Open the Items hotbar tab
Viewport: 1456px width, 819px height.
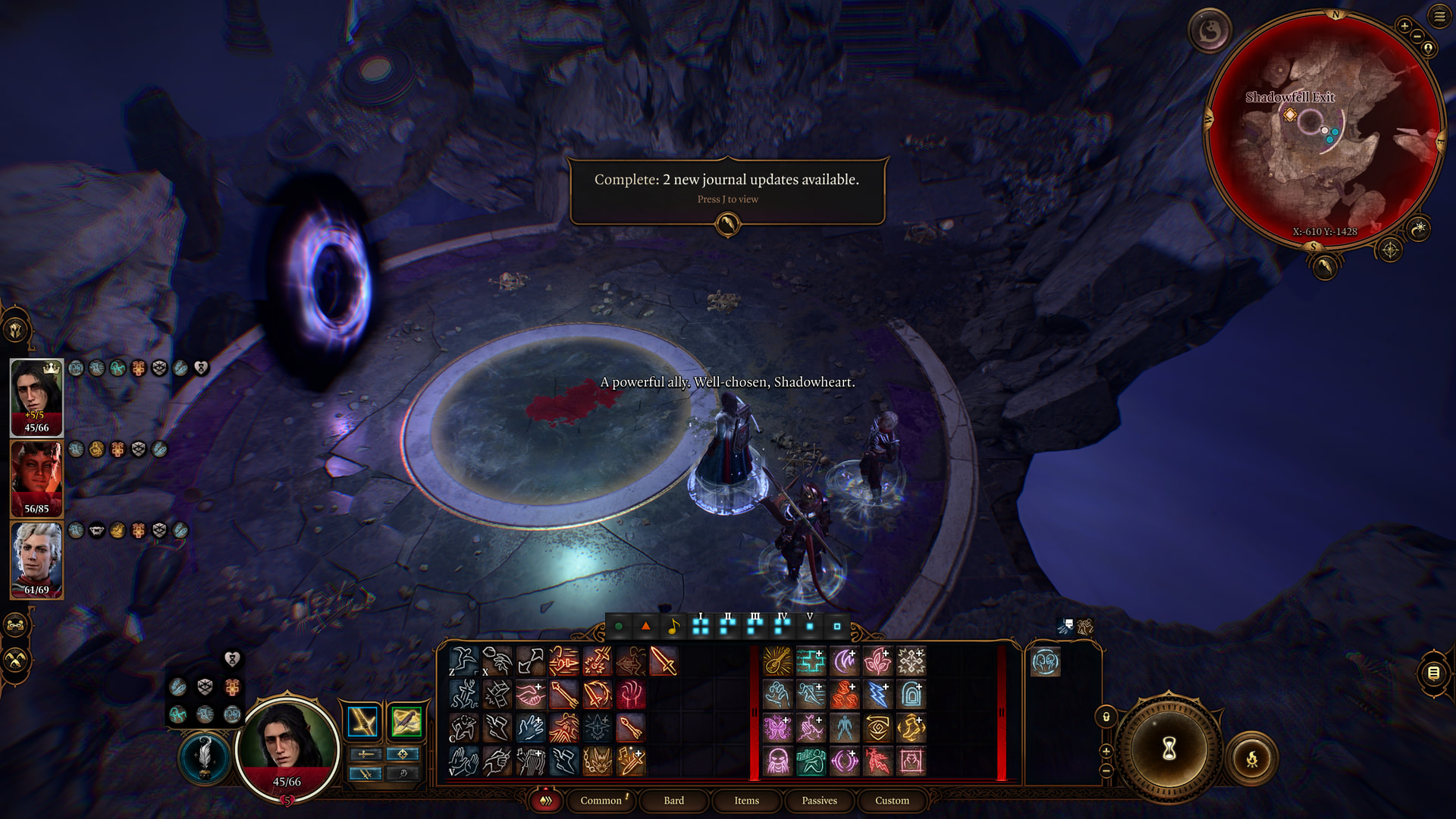(746, 800)
